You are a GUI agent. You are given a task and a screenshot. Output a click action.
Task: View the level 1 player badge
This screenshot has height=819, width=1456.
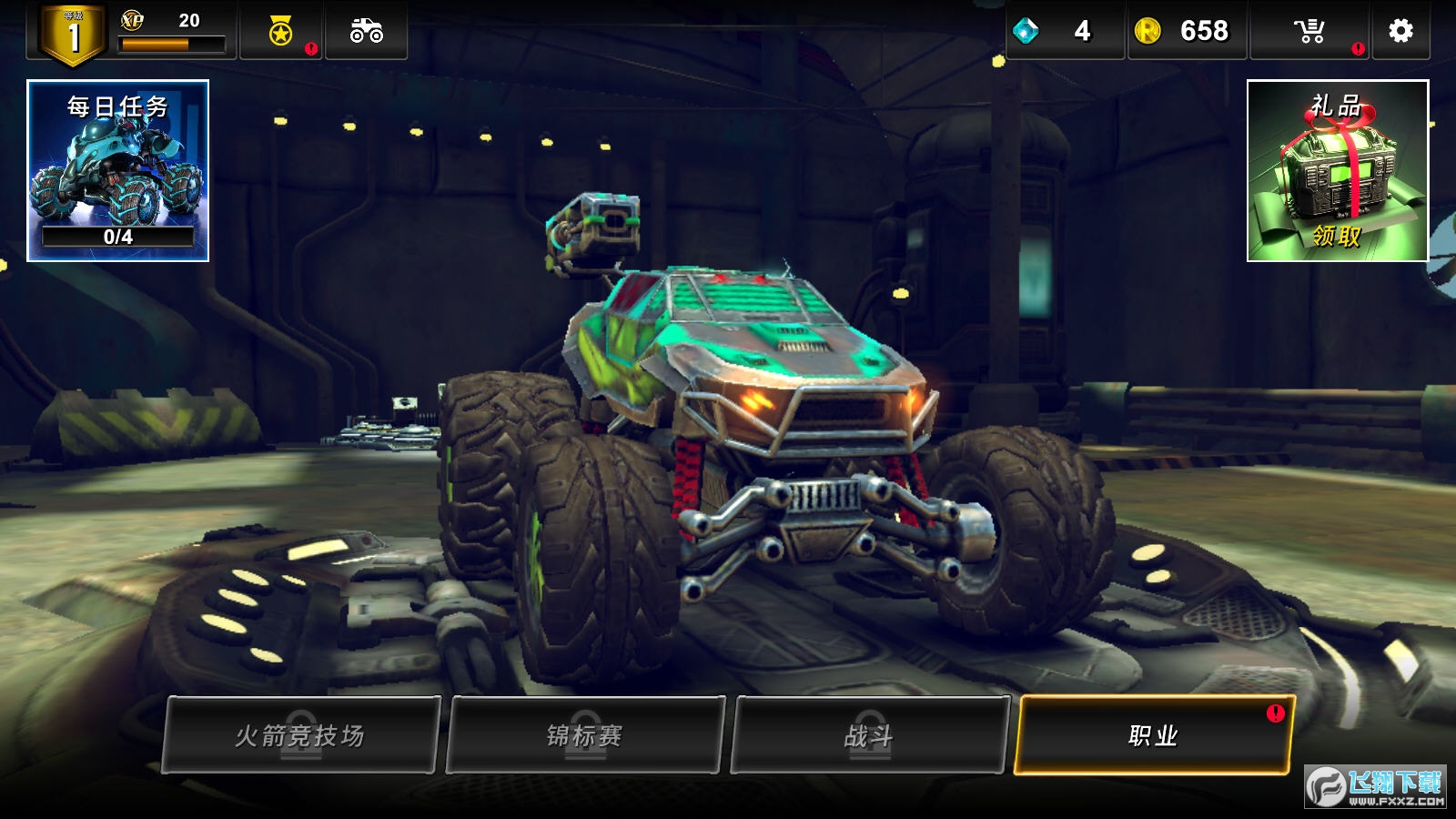click(73, 35)
